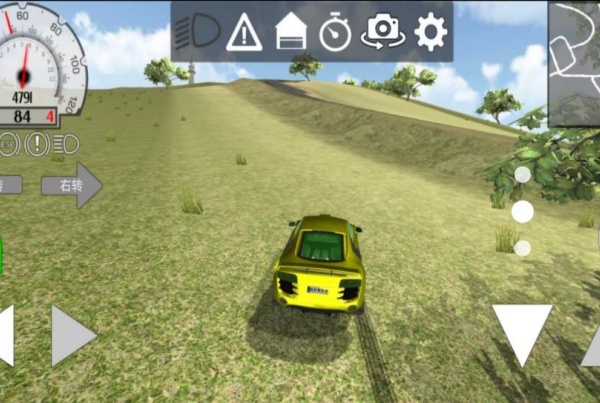Steer right with the right-pointing triangle

(x=71, y=335)
